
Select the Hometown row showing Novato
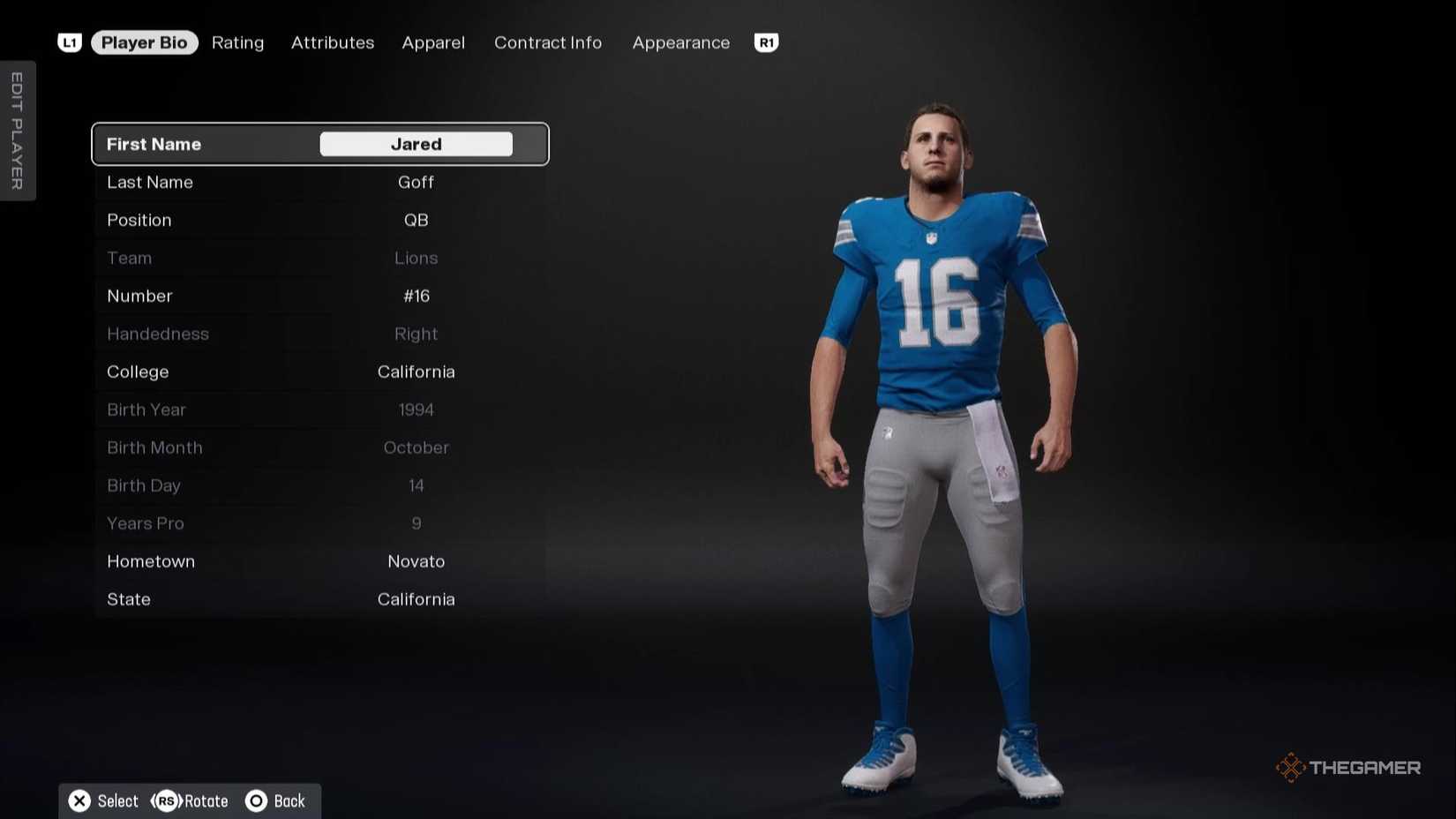(319, 561)
